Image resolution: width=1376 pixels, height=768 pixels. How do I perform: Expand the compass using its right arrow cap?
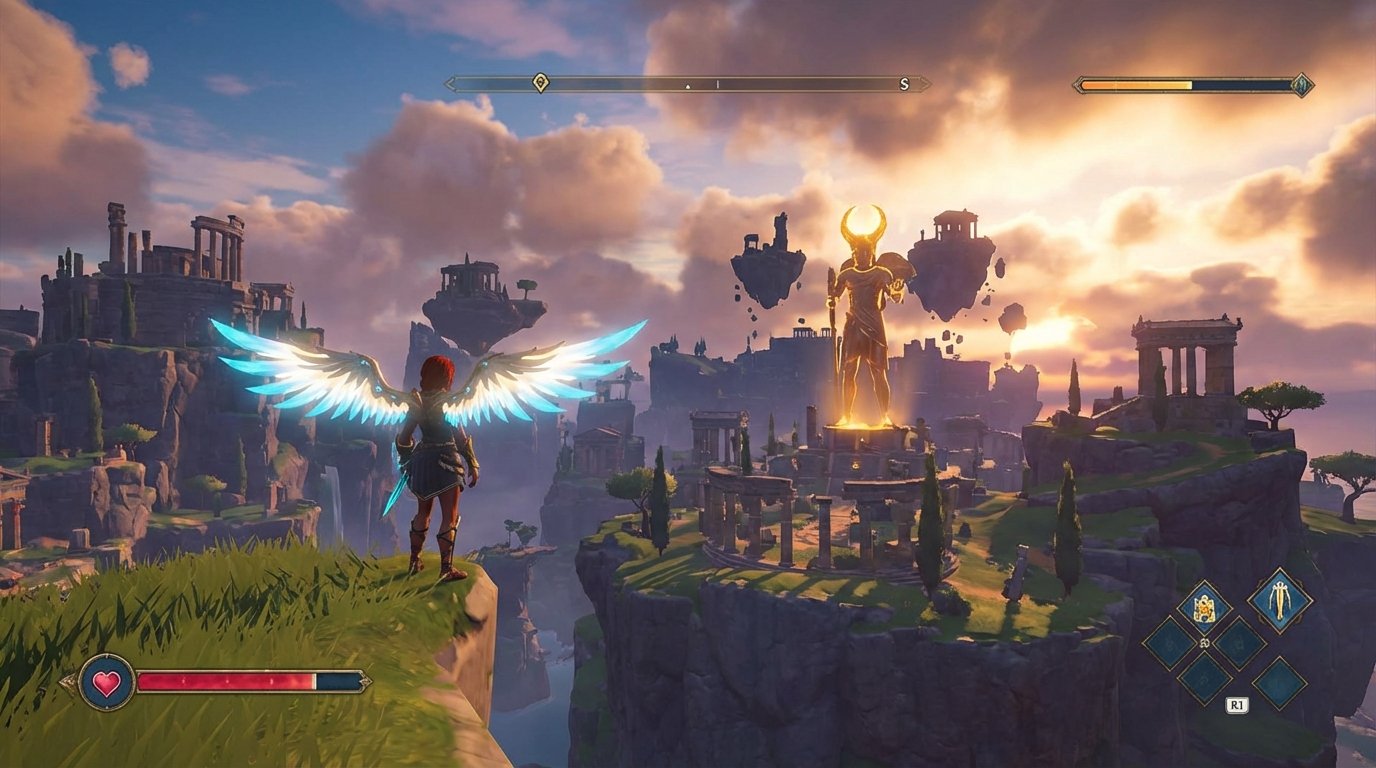coord(926,83)
